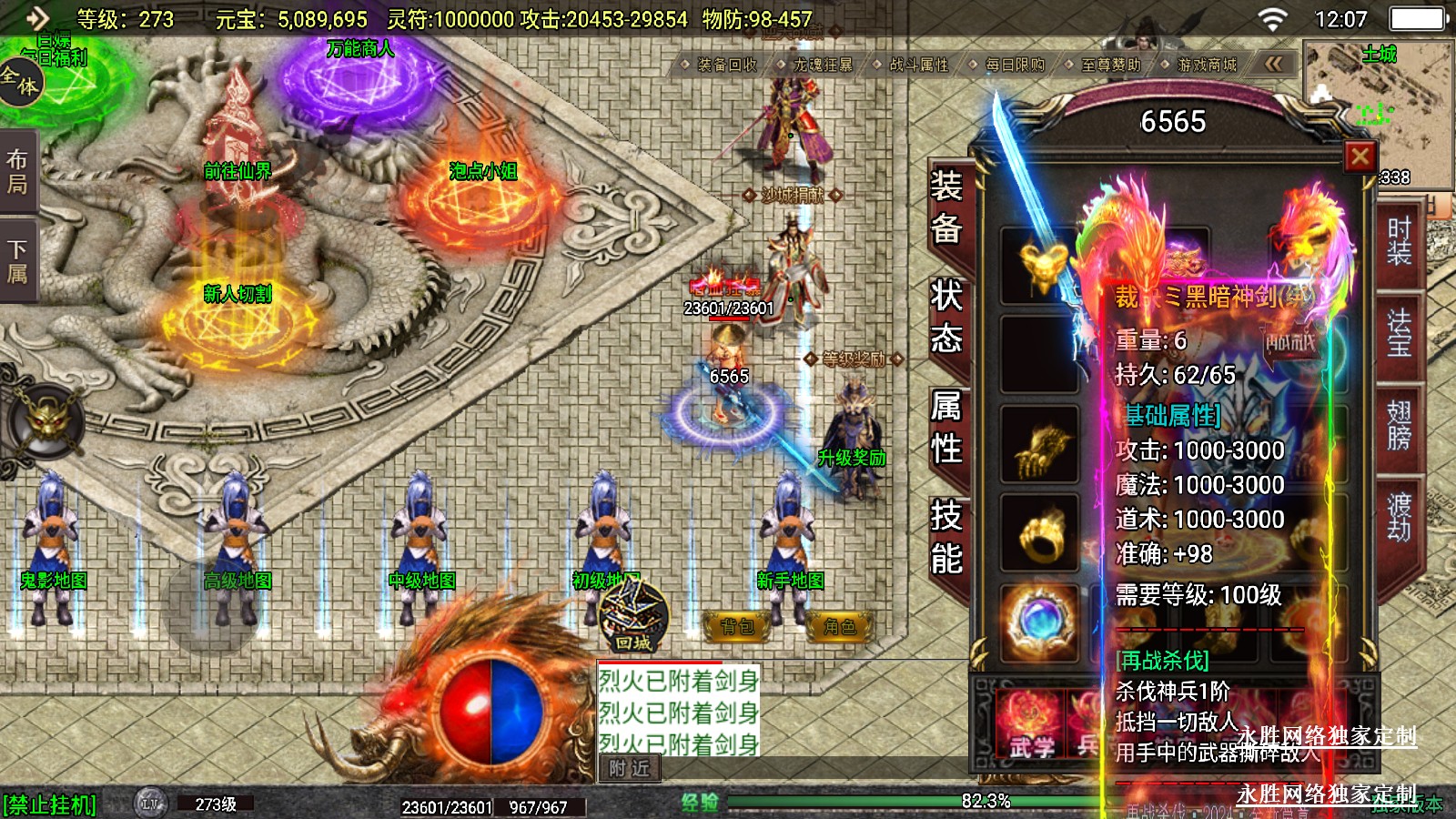This screenshot has width=1456, height=819.
Task: Open the 法宝 treasure tab
Action: pos(1399,334)
